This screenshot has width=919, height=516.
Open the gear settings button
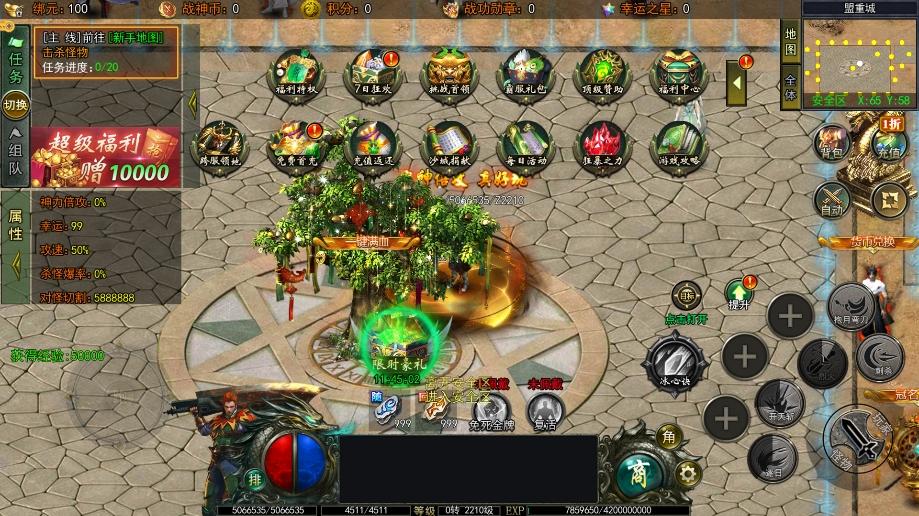(x=686, y=472)
